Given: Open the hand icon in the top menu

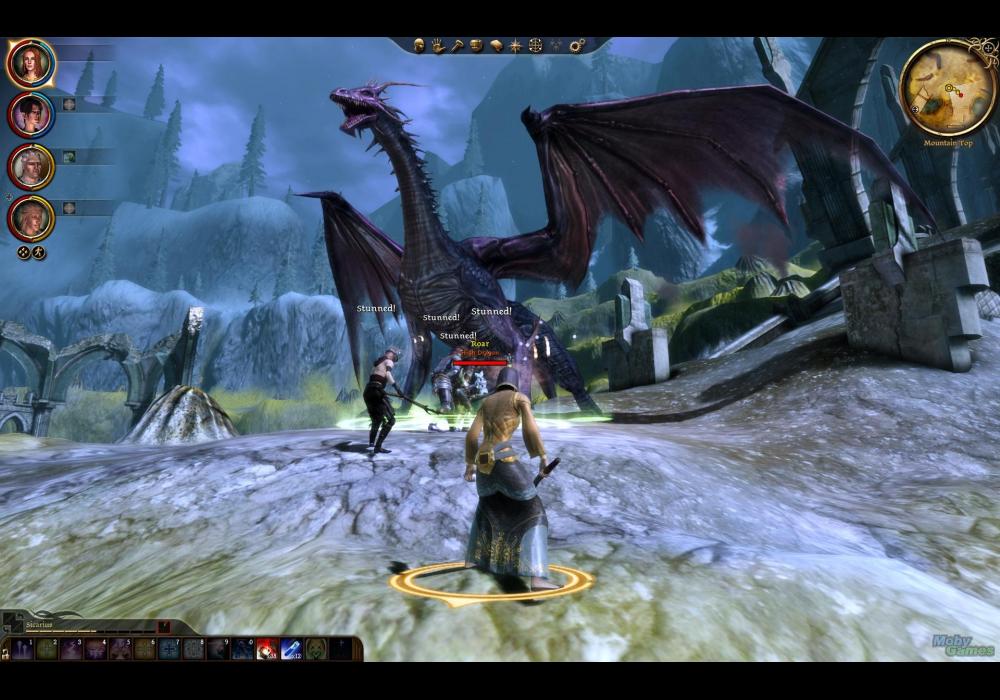Looking at the screenshot, I should click(x=438, y=46).
